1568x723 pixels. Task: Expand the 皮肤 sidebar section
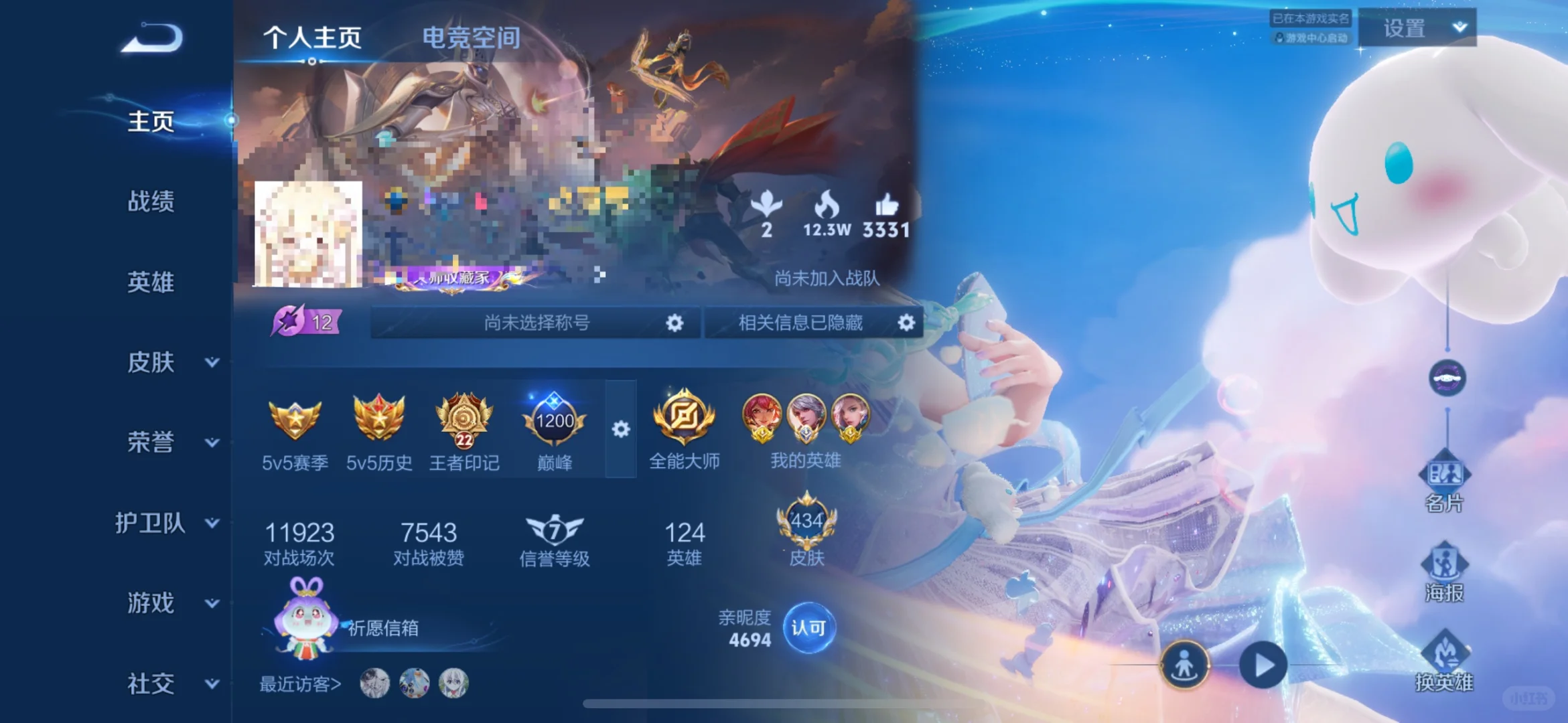(x=153, y=362)
